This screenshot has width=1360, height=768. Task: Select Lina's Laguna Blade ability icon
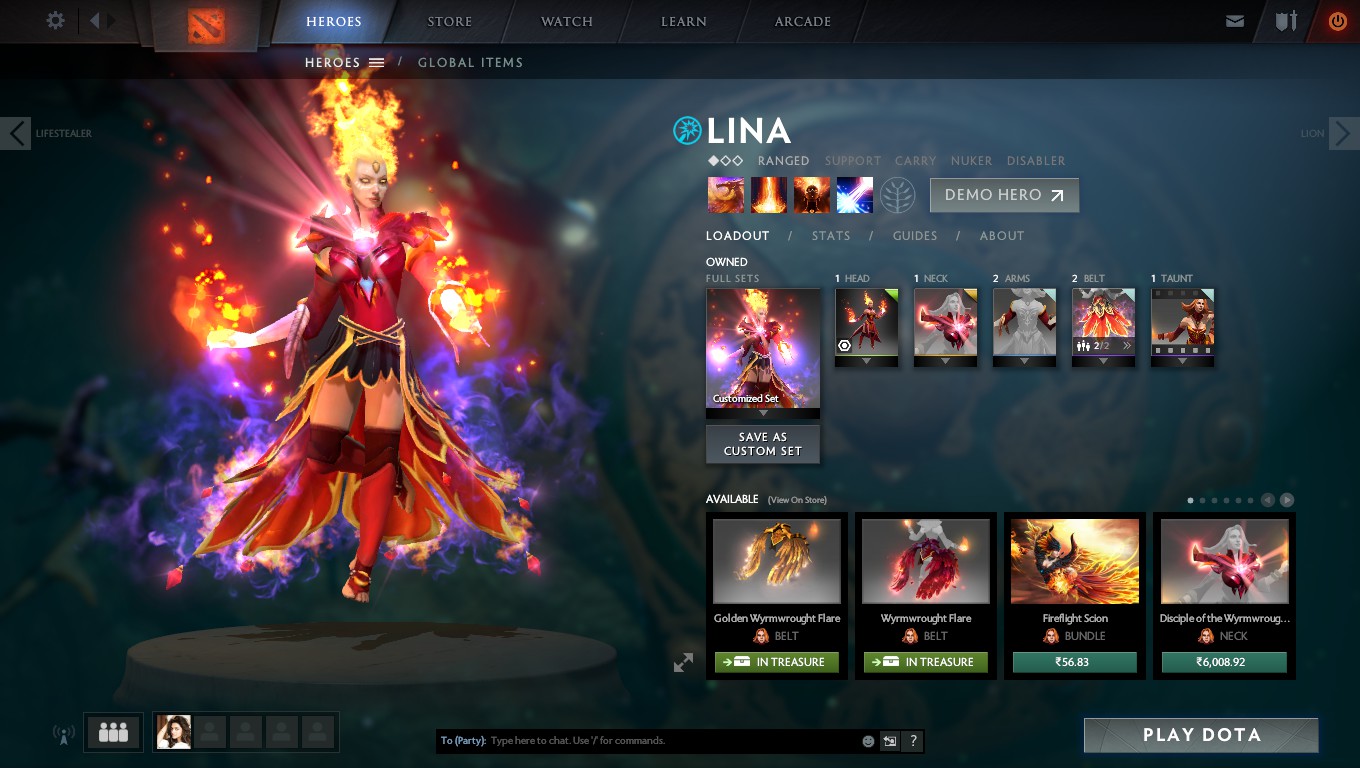coord(854,194)
